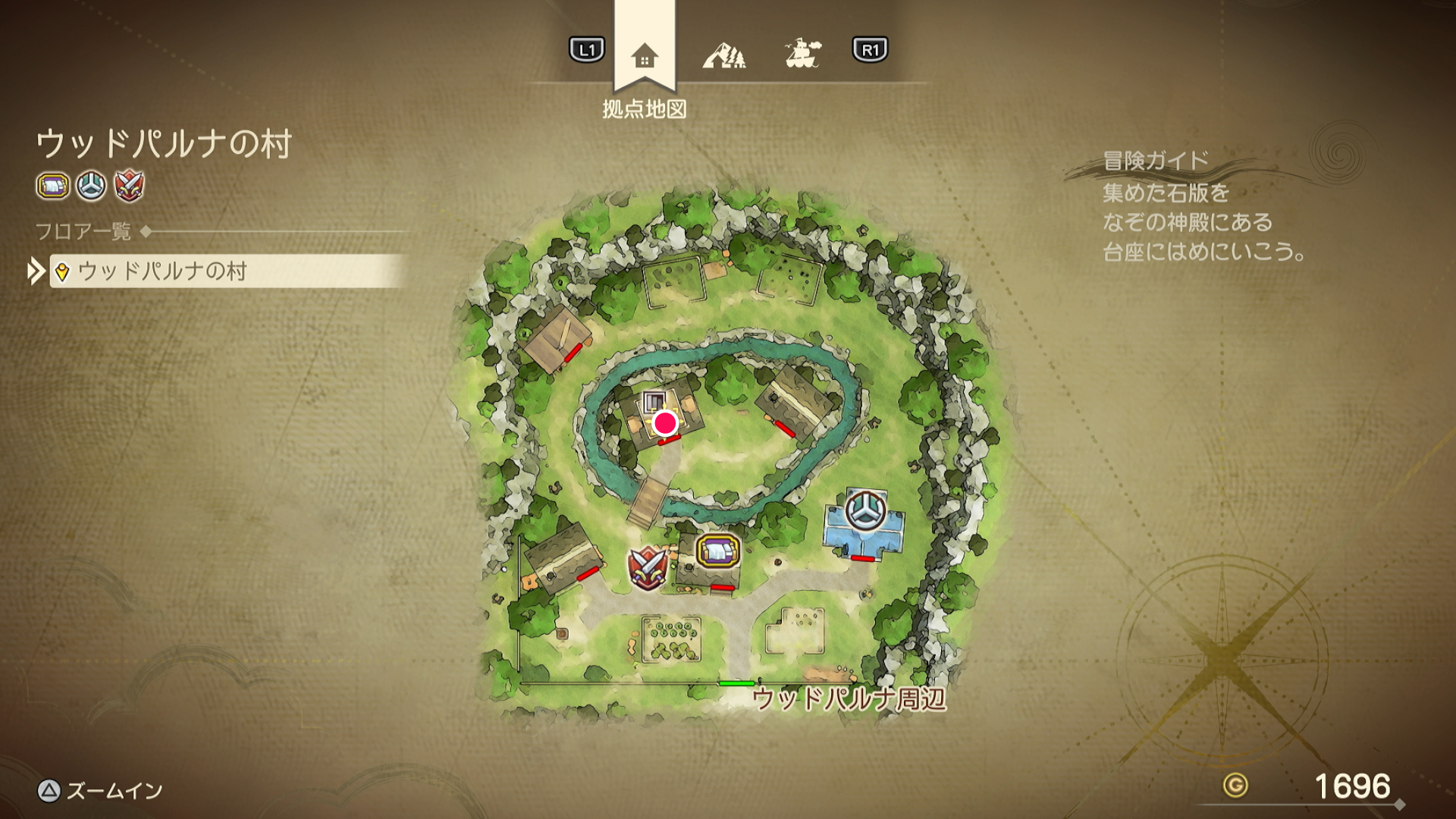
Task: Click the inn bed icon under the village name
Action: tap(53, 186)
